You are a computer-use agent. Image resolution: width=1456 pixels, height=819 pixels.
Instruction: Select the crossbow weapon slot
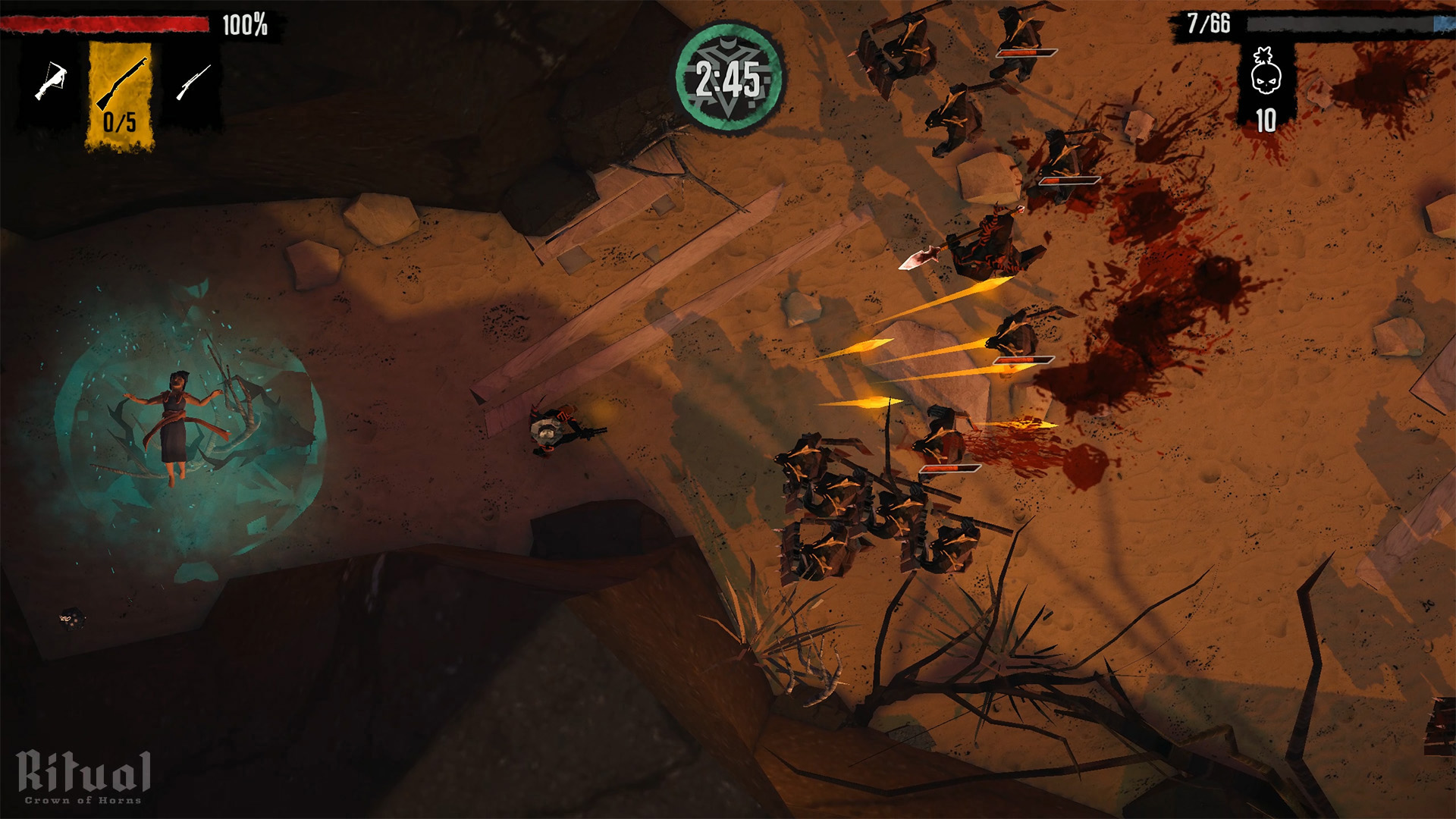click(x=51, y=81)
